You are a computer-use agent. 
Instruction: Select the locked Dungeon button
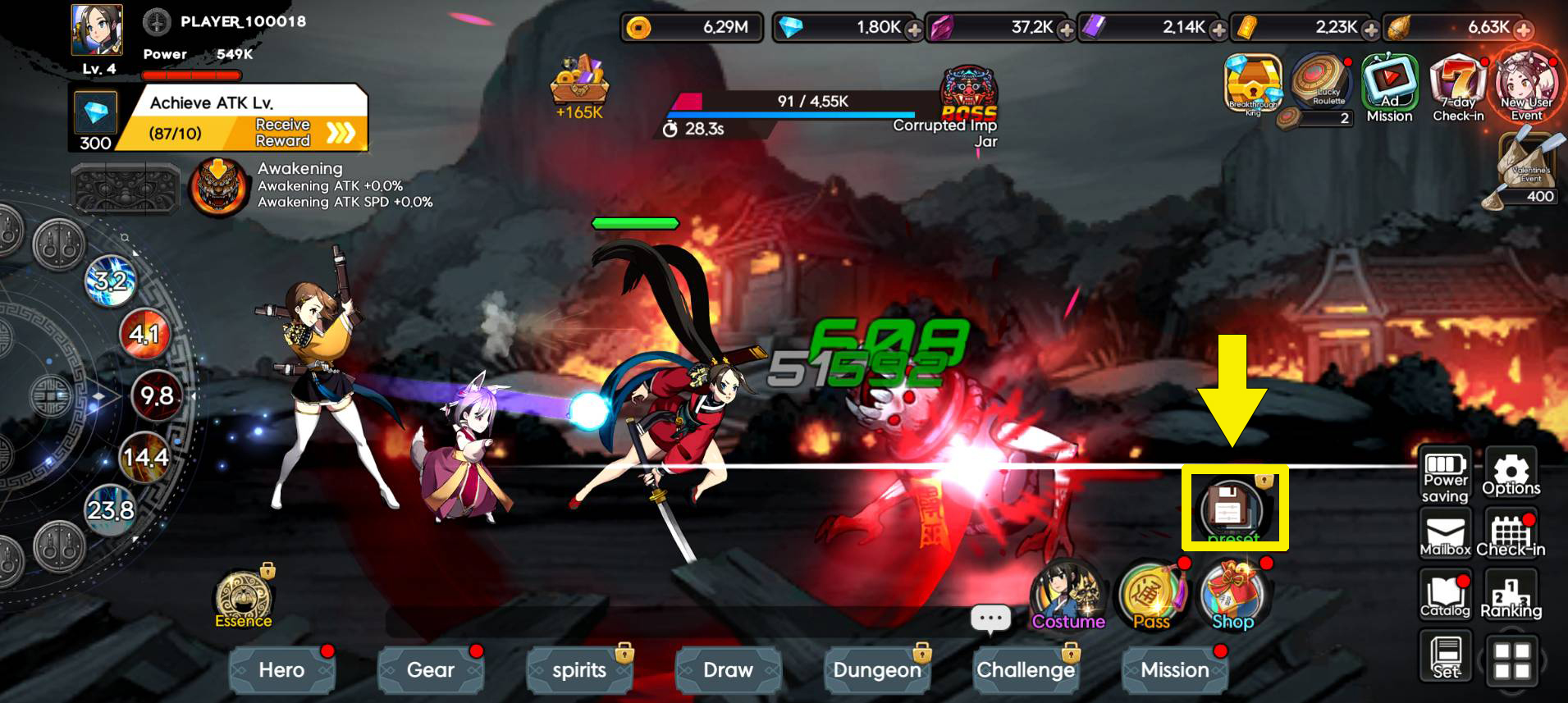click(x=876, y=670)
